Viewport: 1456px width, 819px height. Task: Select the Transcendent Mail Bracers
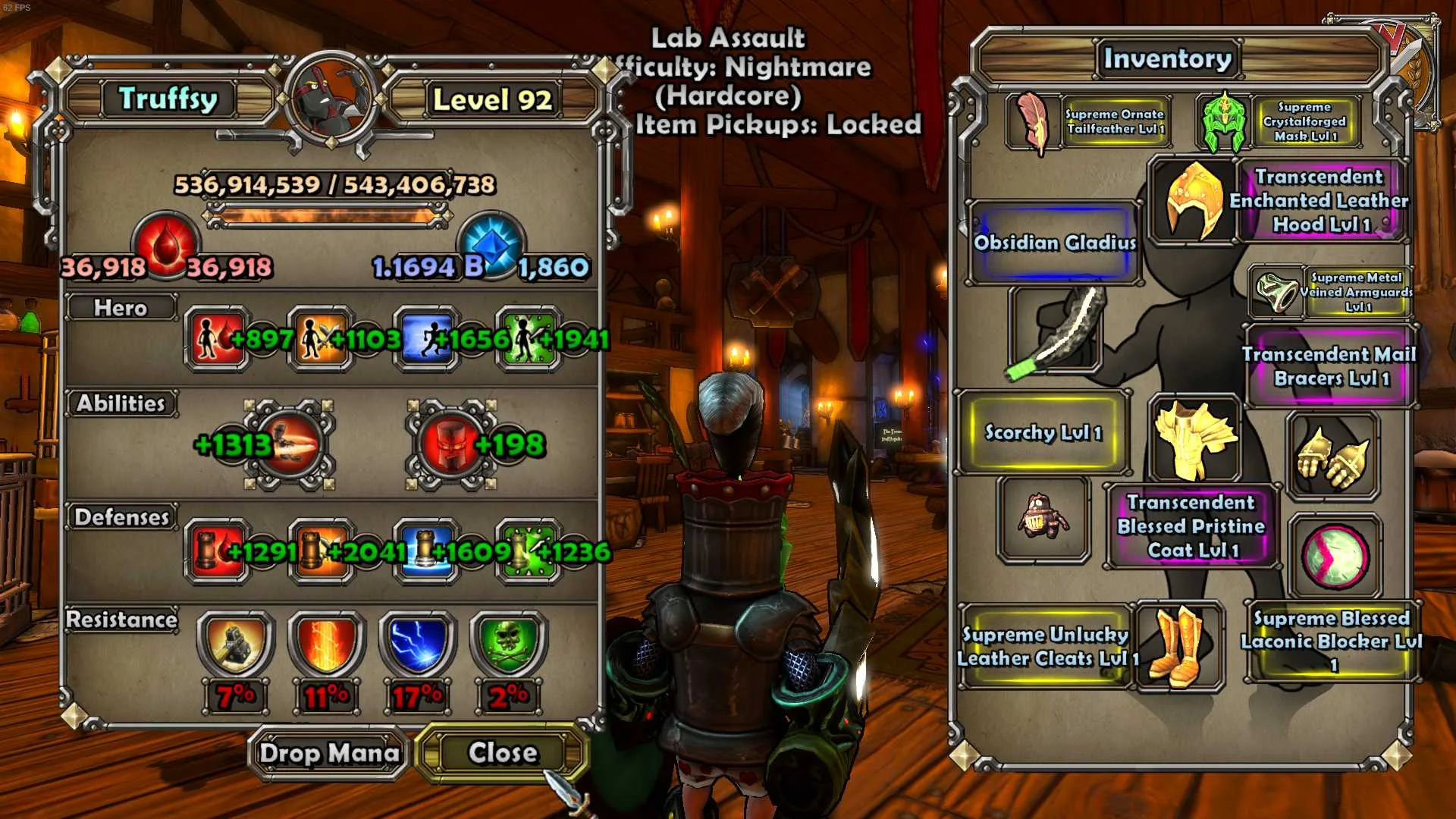tap(1330, 366)
